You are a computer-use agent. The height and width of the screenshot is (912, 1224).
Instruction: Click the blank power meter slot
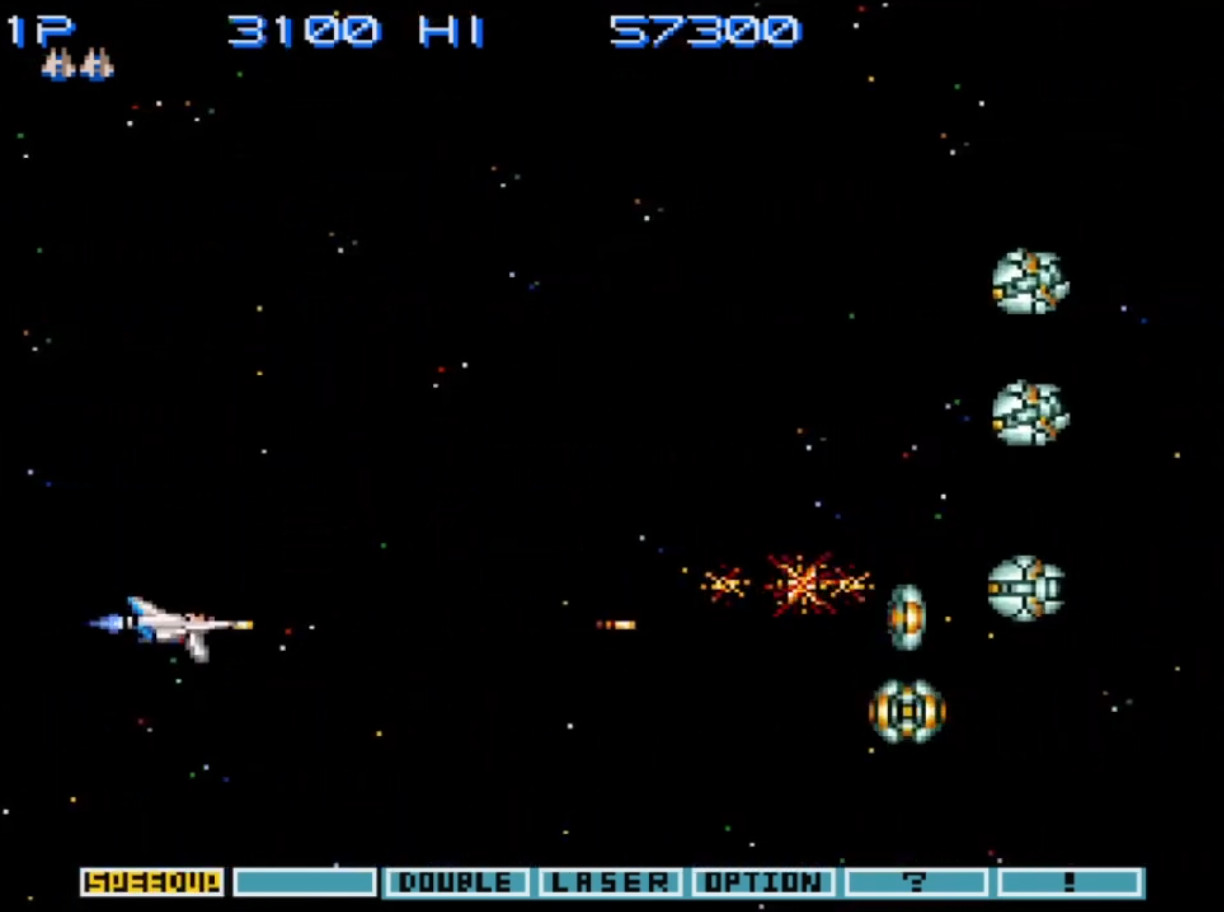pyautogui.click(x=305, y=882)
